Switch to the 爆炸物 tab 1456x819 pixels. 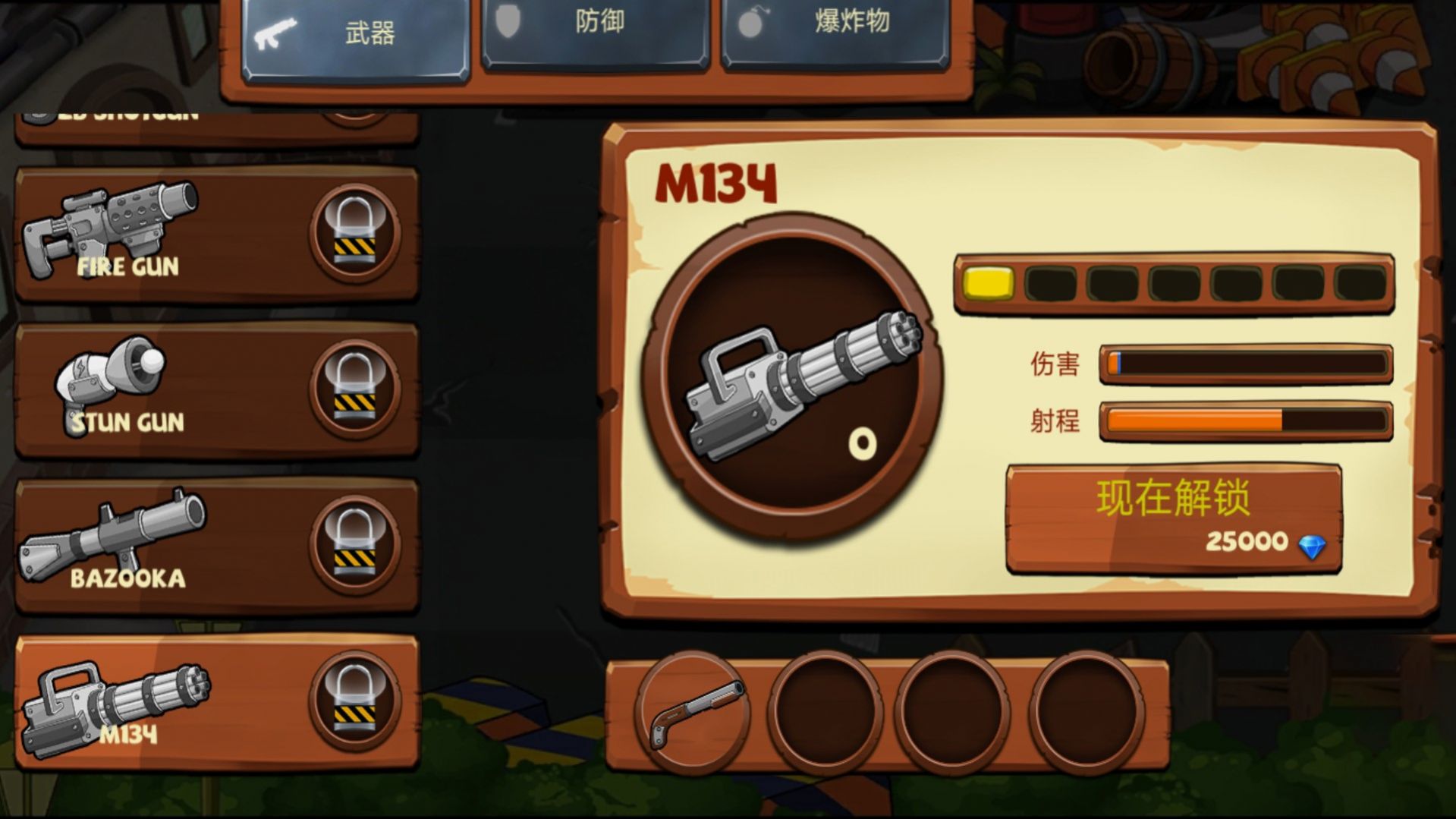coord(835,25)
